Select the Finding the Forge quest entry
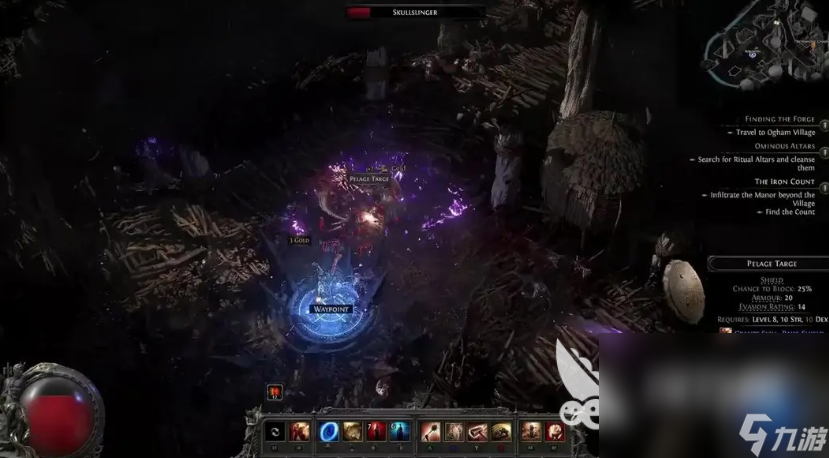This screenshot has width=829, height=458. tap(780, 119)
